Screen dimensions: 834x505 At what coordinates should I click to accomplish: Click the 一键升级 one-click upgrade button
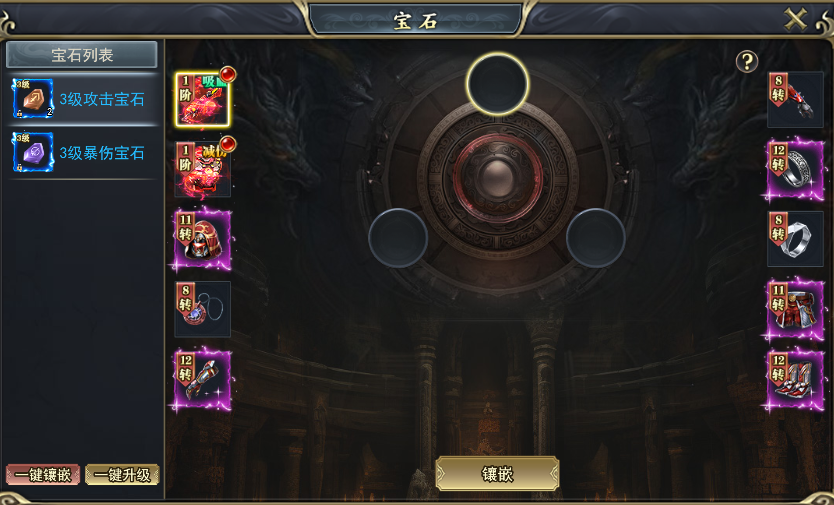122,475
